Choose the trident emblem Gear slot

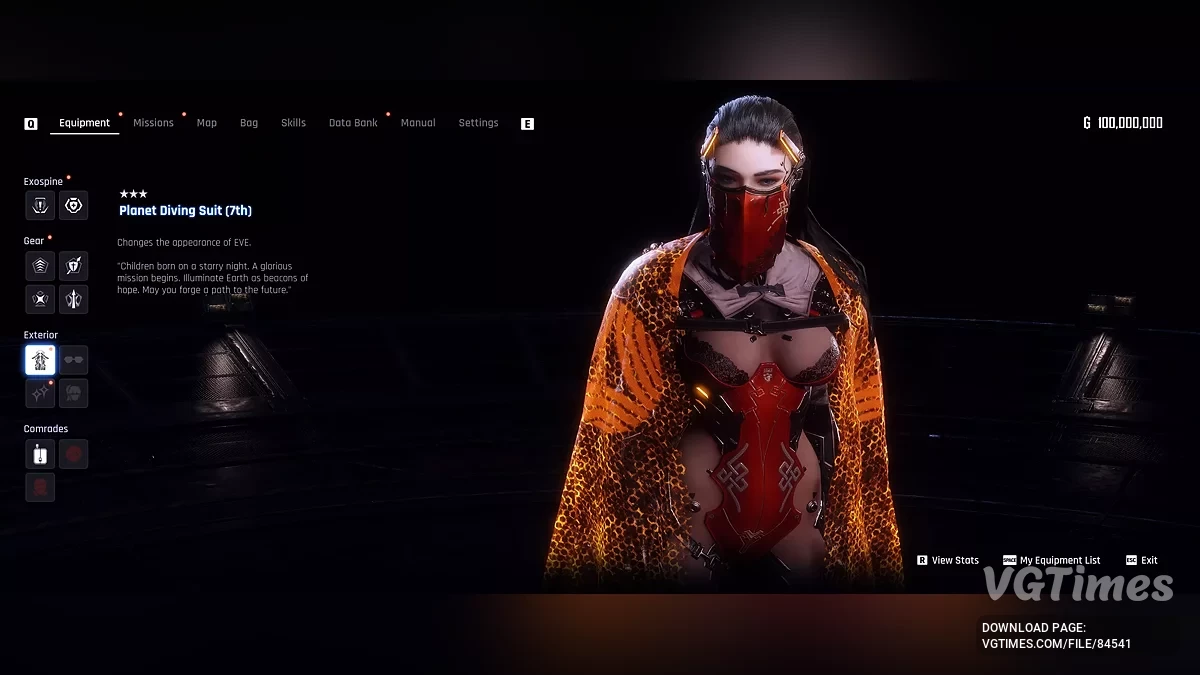(x=73, y=299)
